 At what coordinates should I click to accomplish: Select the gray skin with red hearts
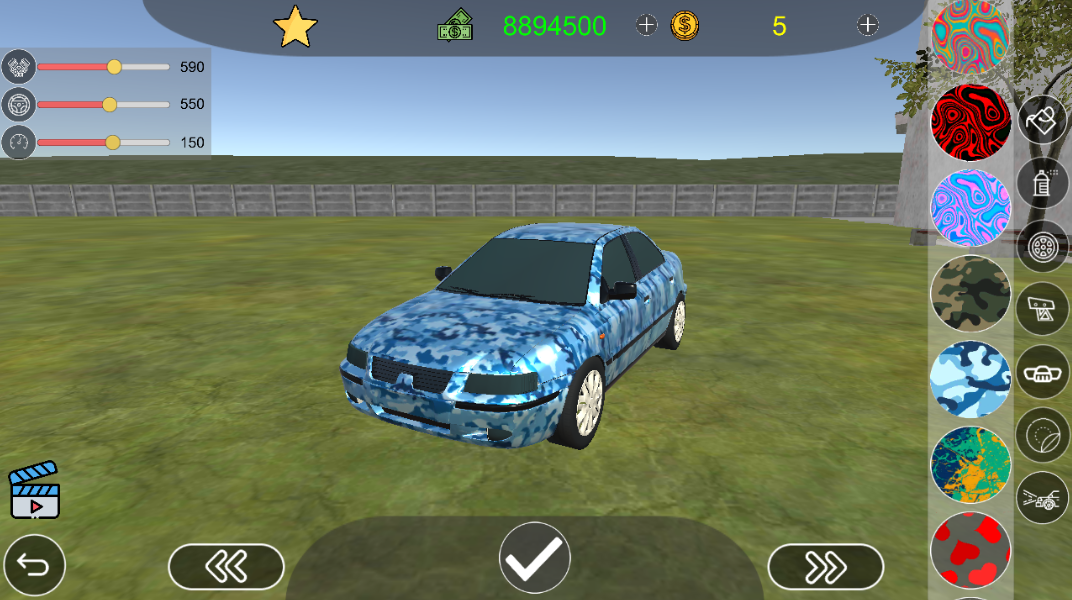point(970,549)
